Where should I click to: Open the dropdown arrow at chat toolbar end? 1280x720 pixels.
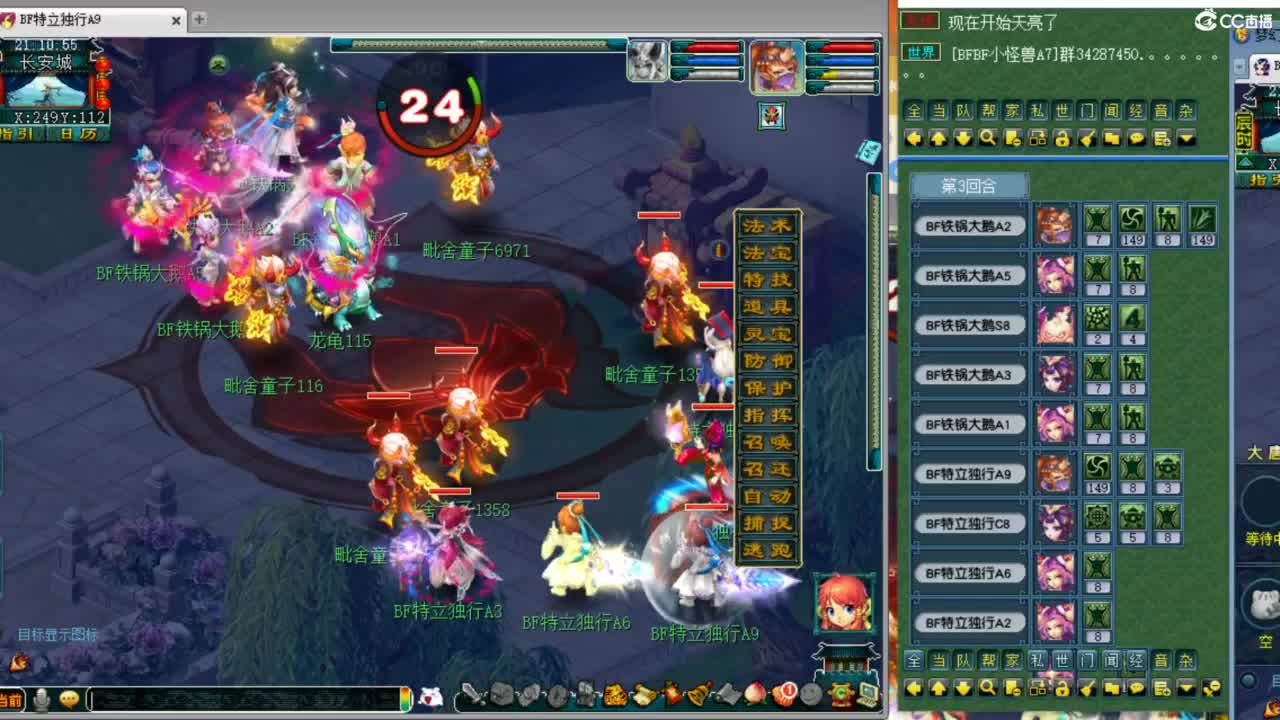1186,140
